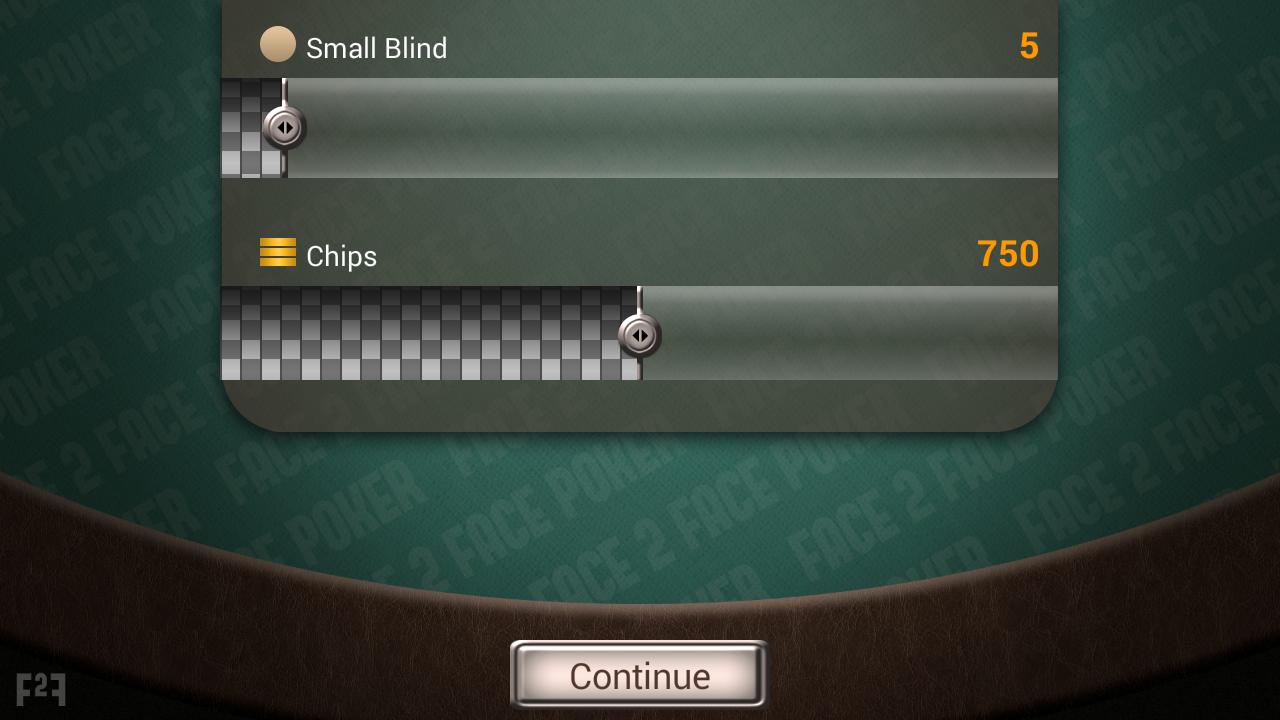Image resolution: width=1280 pixels, height=720 pixels.
Task: Click the orange value 5 for Small Blind
Action: pos(1029,46)
